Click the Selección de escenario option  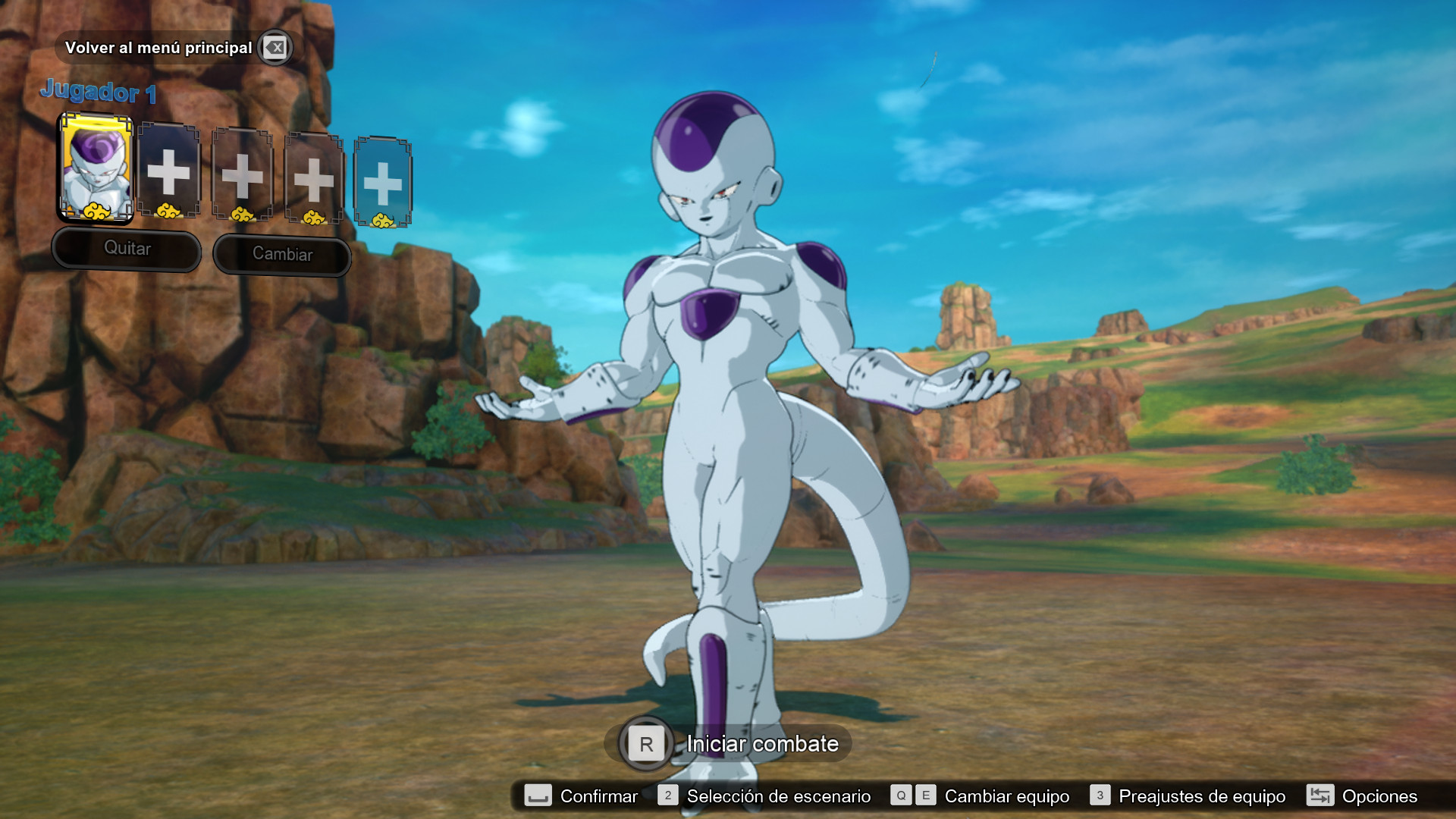pos(777,796)
